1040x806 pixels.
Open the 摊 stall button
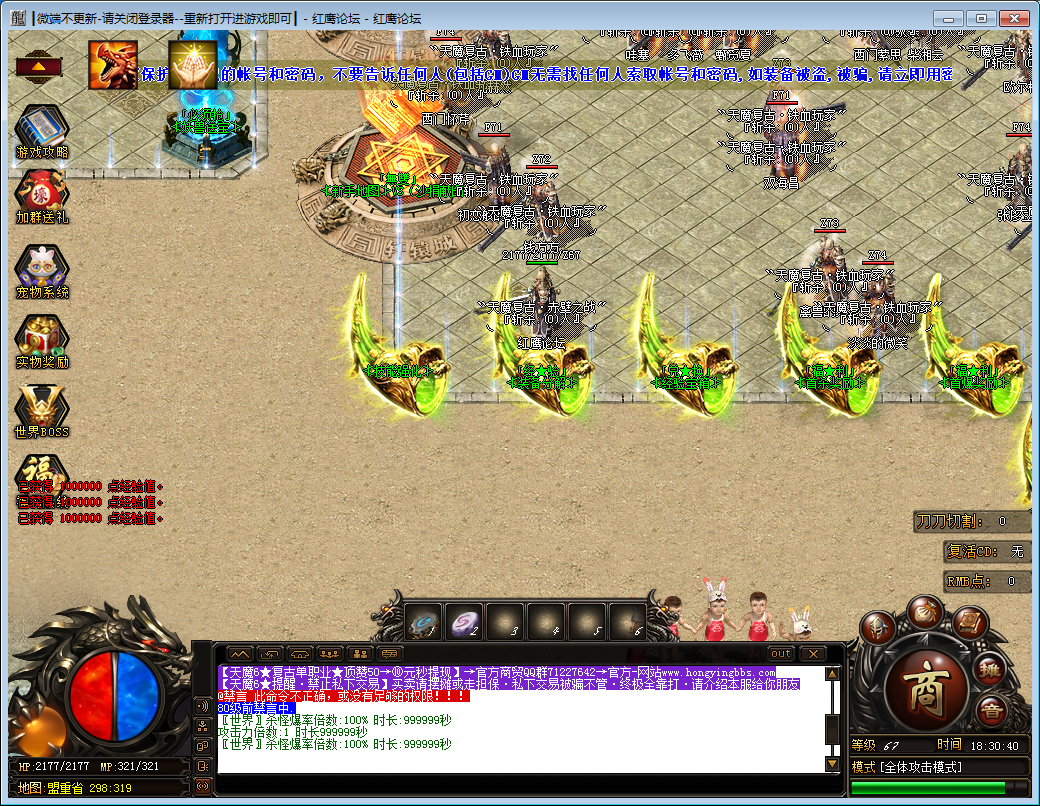click(990, 669)
